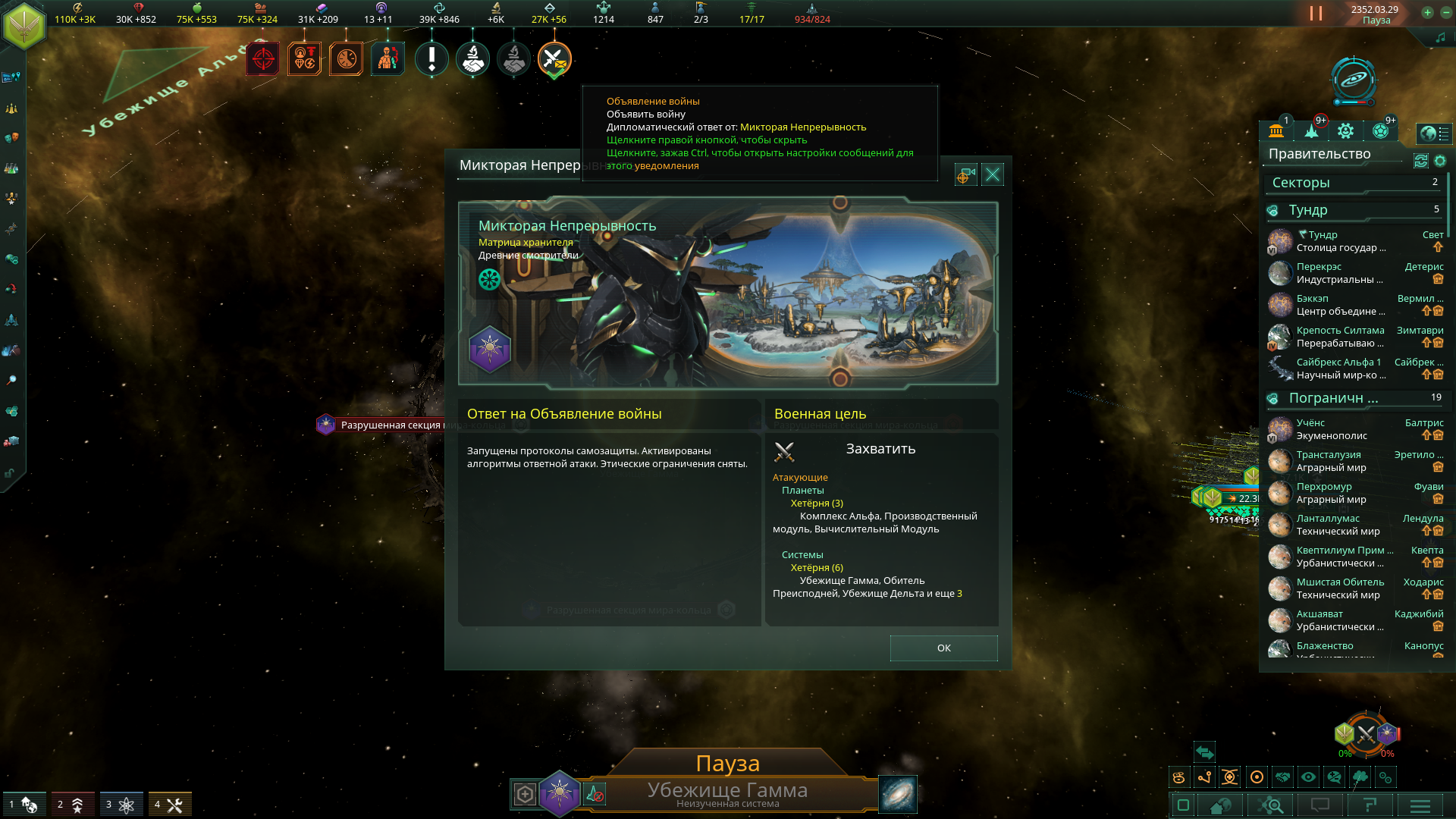This screenshot has height=819, width=1456.
Task: Open outliner settings gear icon
Action: click(1440, 161)
